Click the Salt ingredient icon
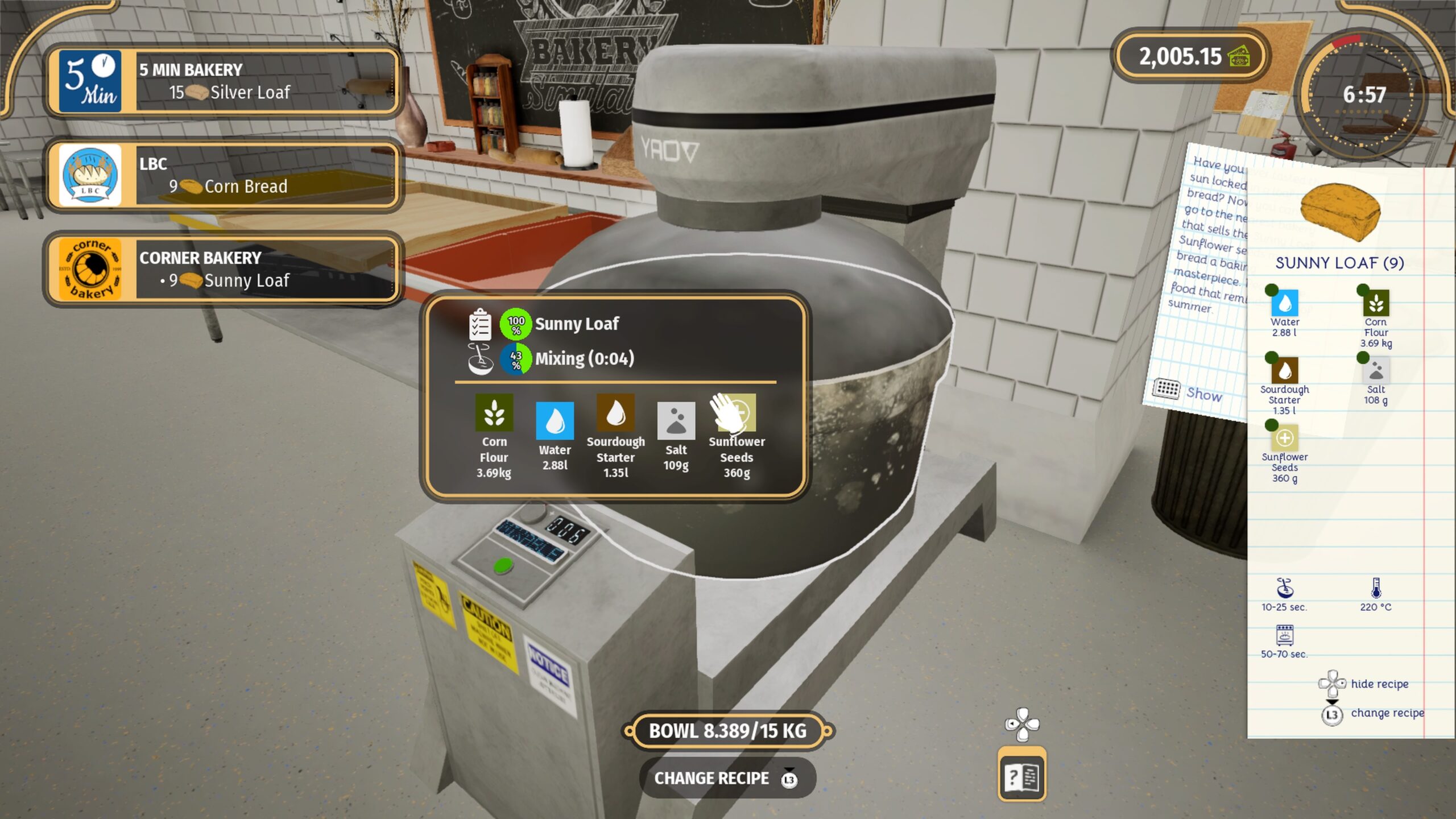The width and height of the screenshot is (1456, 819). [676, 422]
